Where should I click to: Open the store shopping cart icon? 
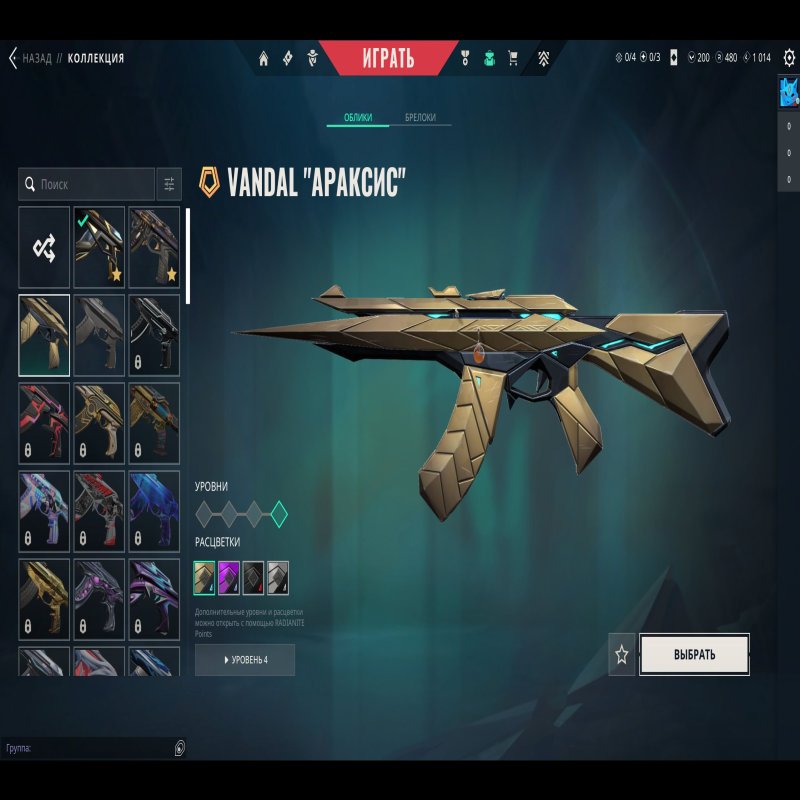[x=513, y=58]
